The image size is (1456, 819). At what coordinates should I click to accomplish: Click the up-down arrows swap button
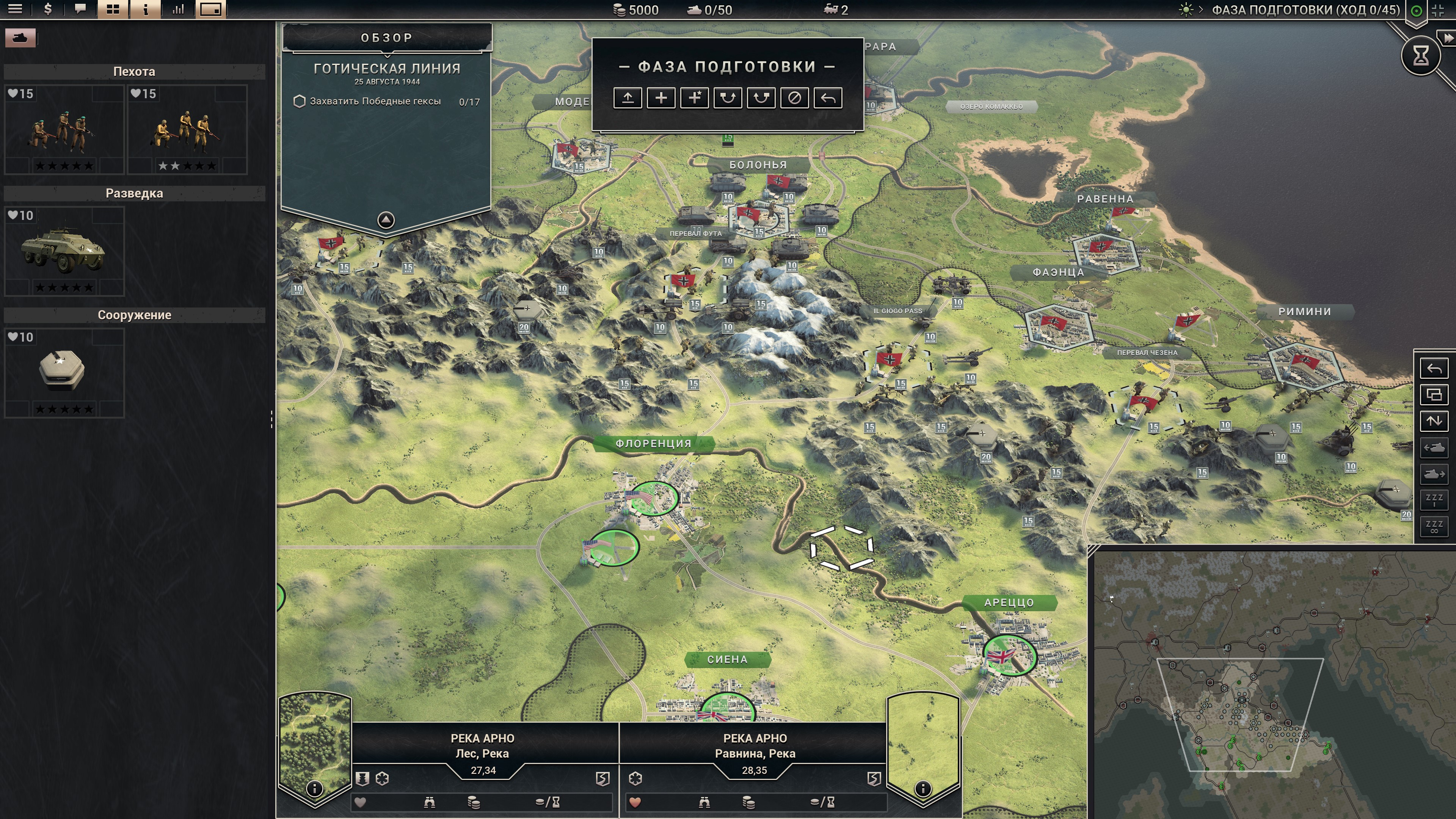pyautogui.click(x=1434, y=421)
